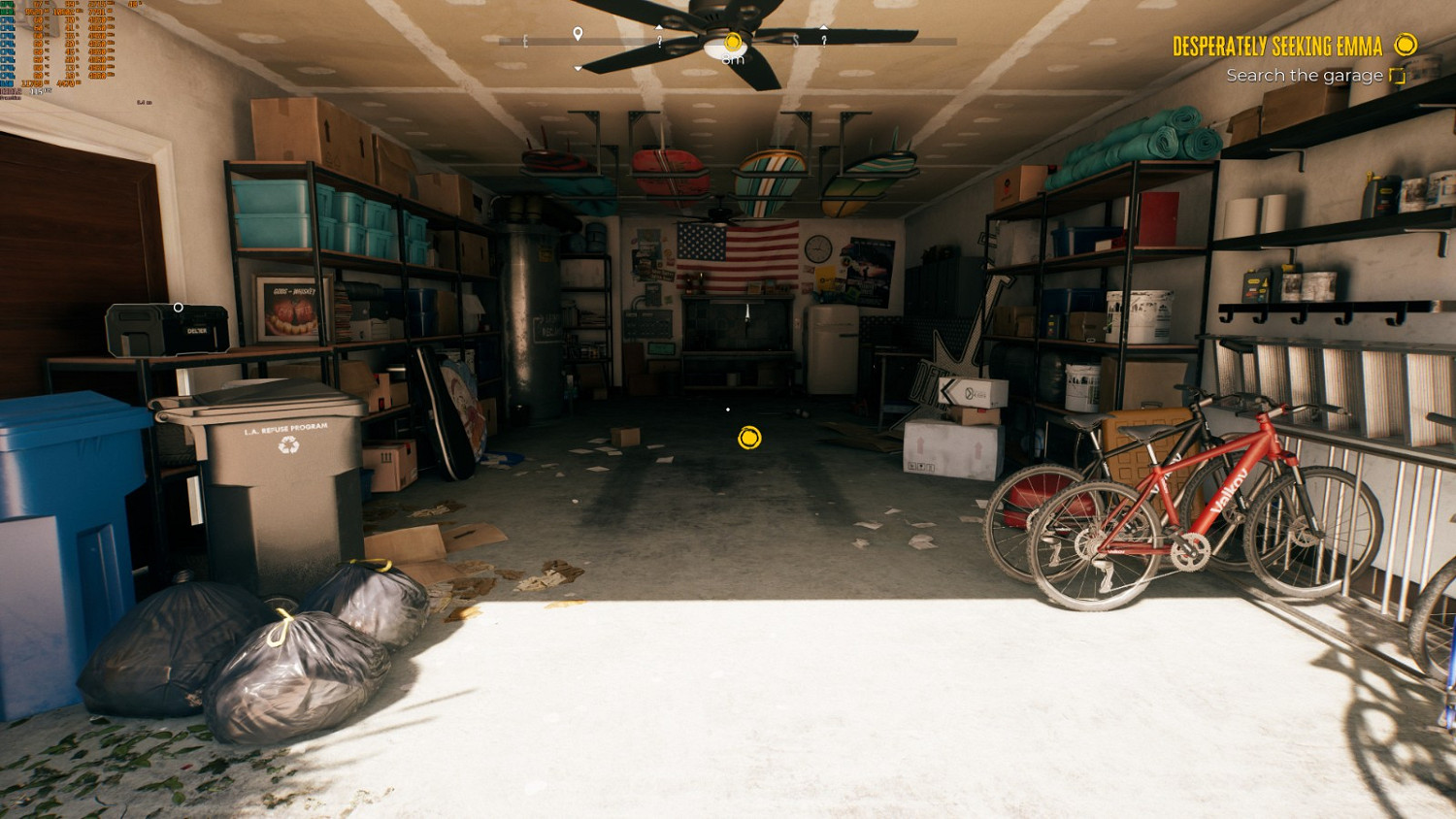Click the upward triangle marker on the compass
The image size is (1456, 819).
pos(660,26)
